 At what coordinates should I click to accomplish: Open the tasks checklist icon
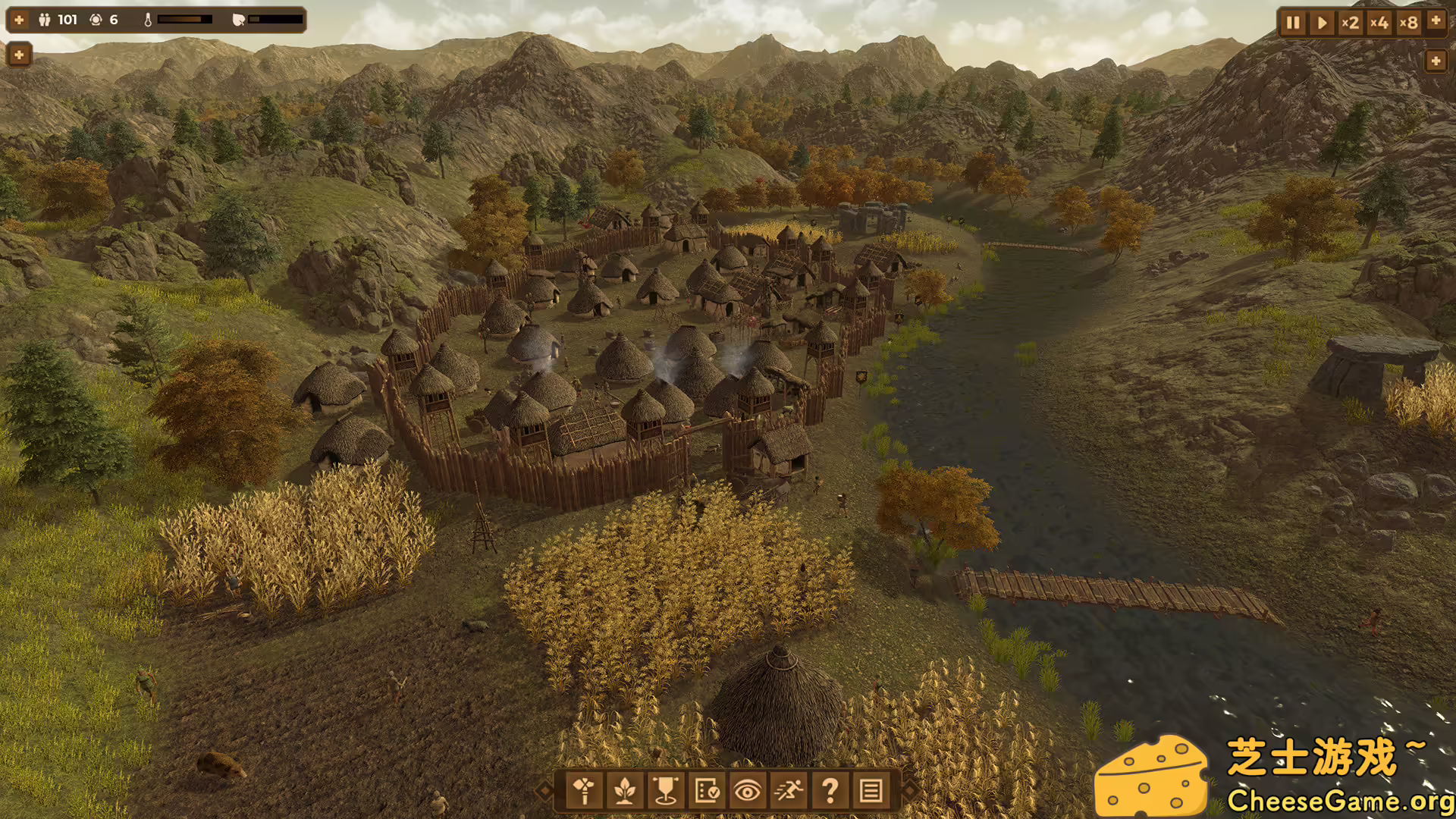[x=709, y=792]
